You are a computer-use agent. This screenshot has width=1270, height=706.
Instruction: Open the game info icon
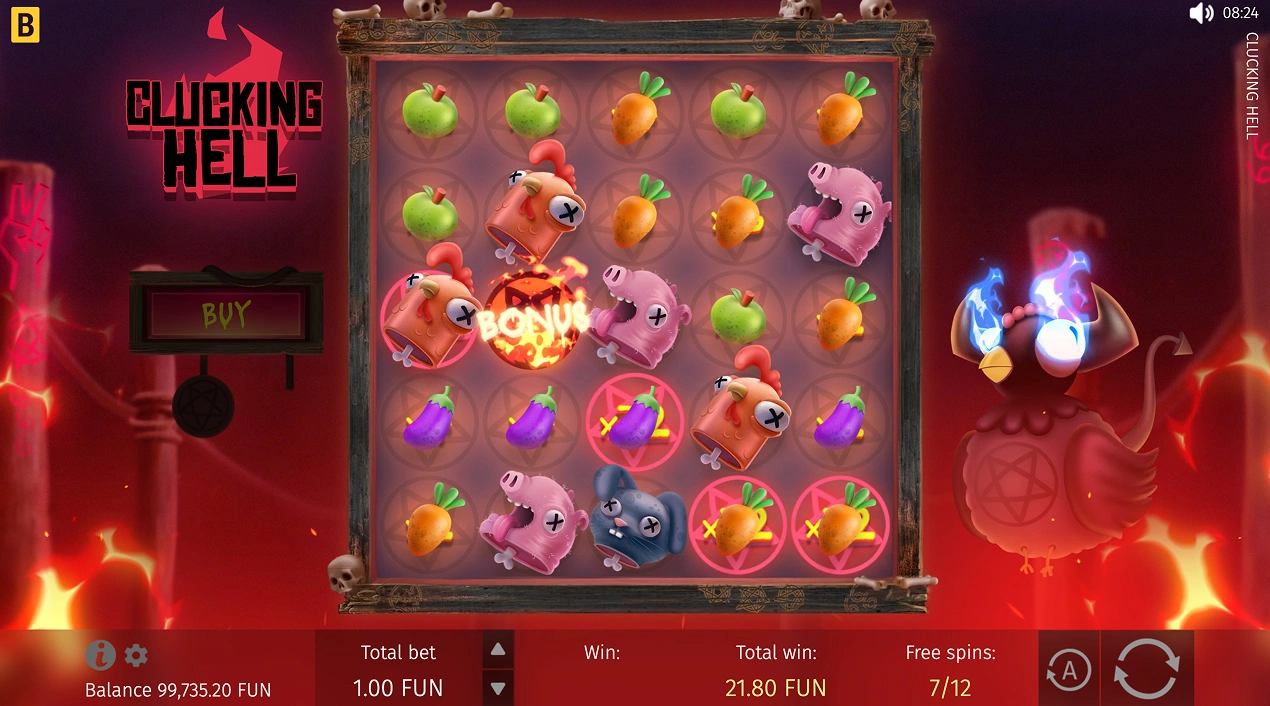pos(100,655)
